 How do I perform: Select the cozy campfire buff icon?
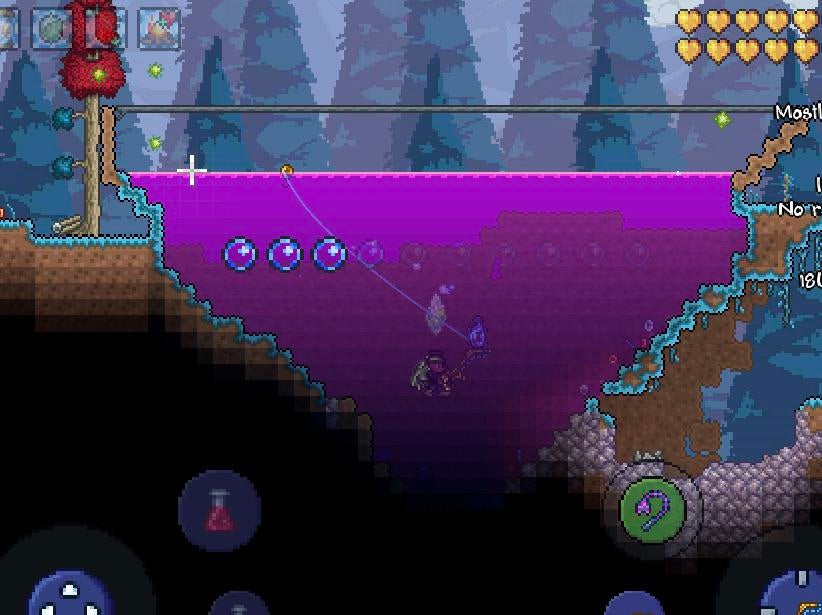[x=158, y=28]
